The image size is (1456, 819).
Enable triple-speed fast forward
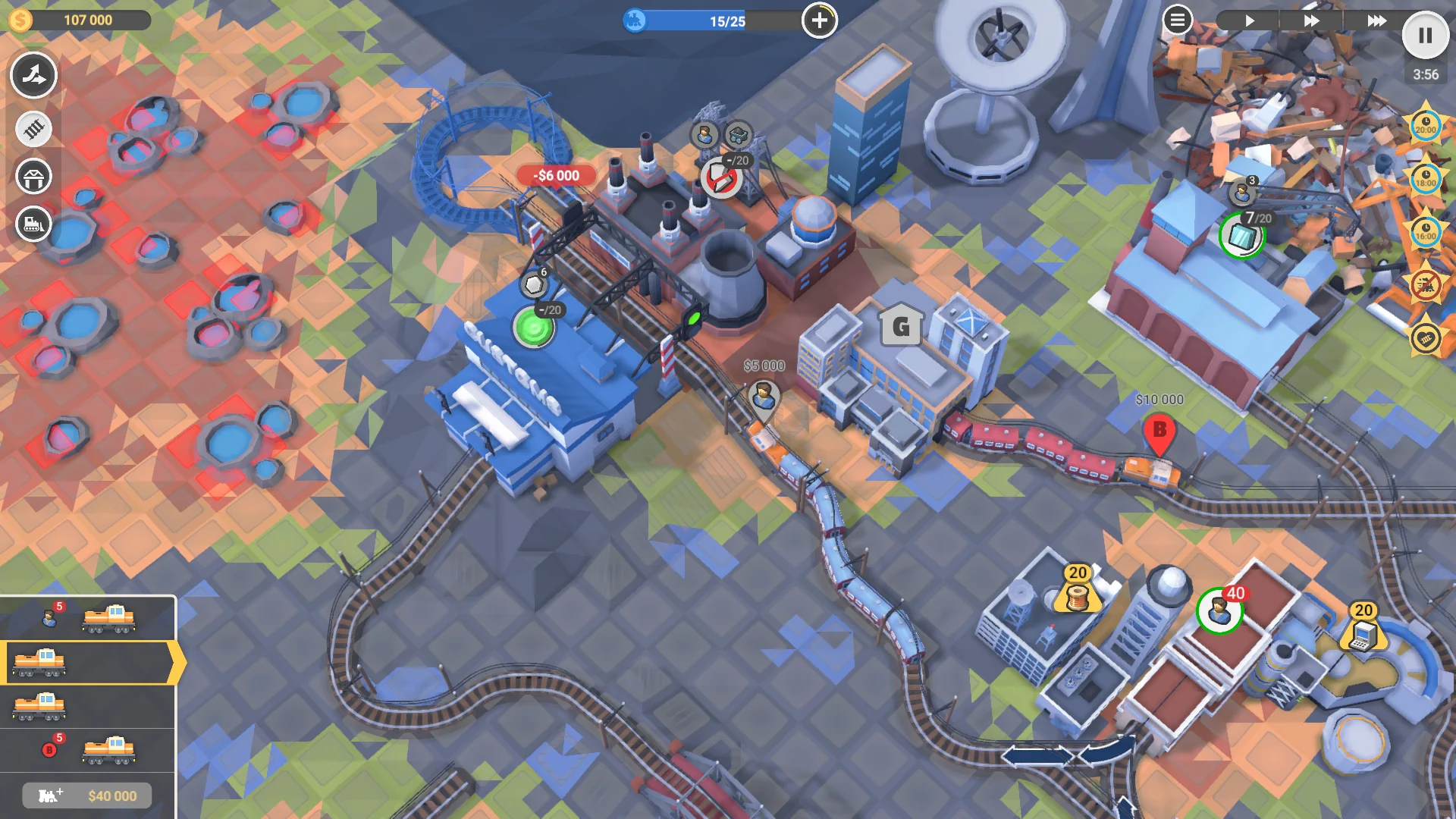(x=1376, y=20)
